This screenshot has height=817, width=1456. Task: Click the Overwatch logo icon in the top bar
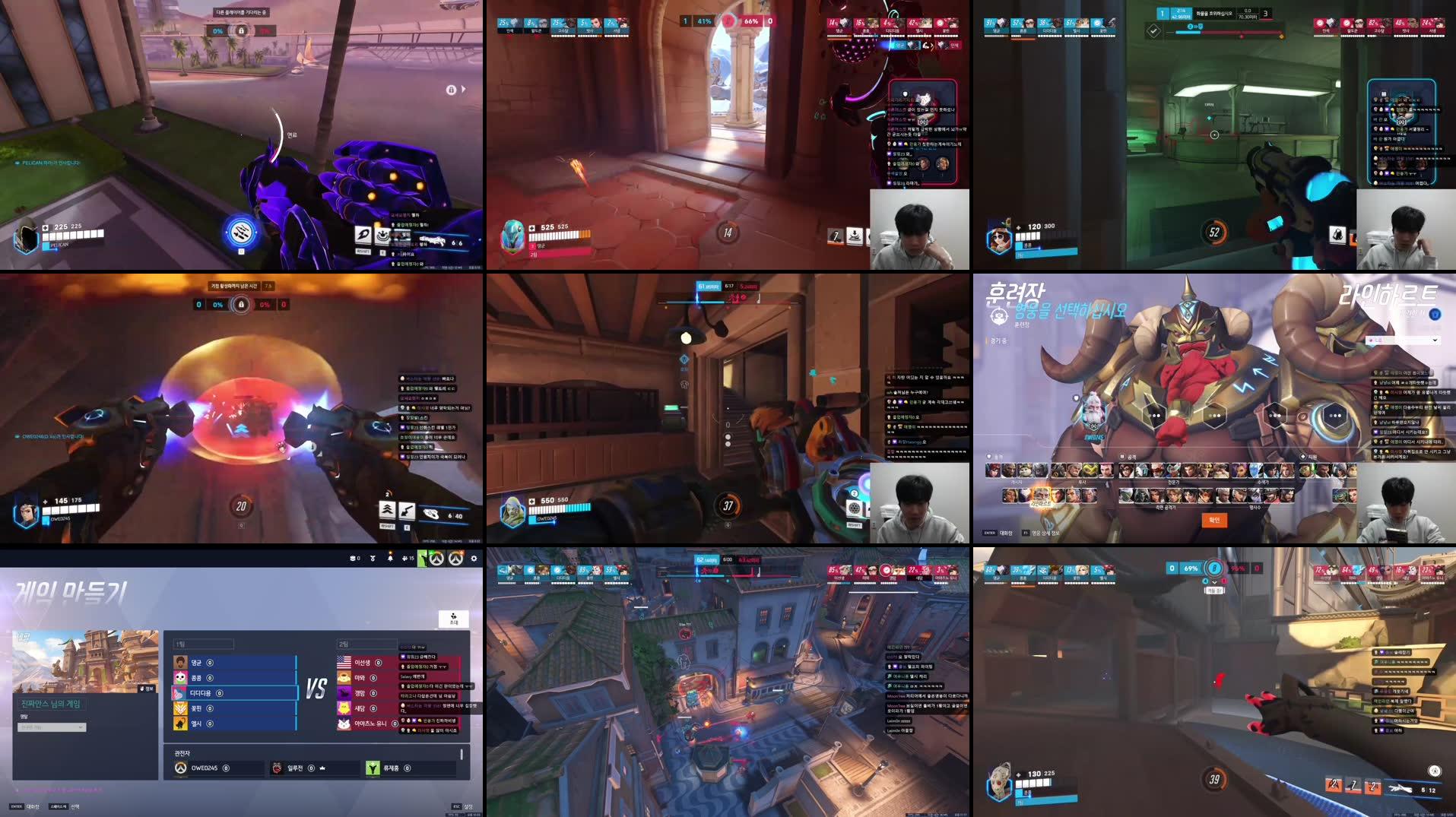click(438, 559)
